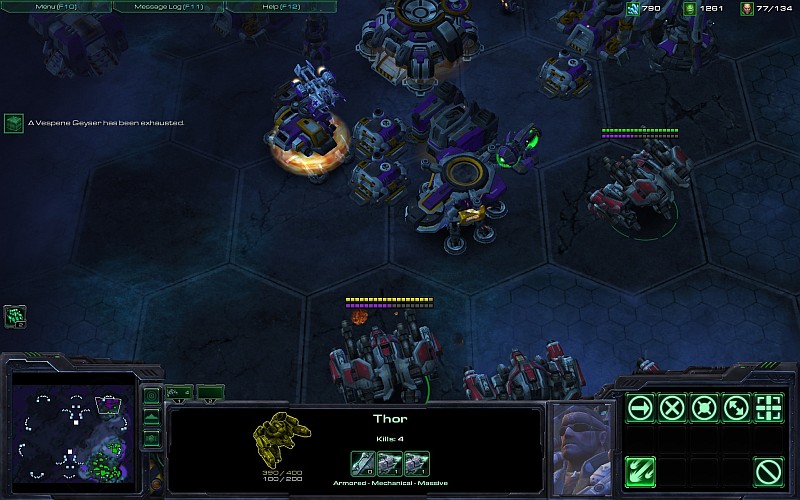Click the Thor unit portrait
The height and width of the screenshot is (500, 800).
(583, 441)
